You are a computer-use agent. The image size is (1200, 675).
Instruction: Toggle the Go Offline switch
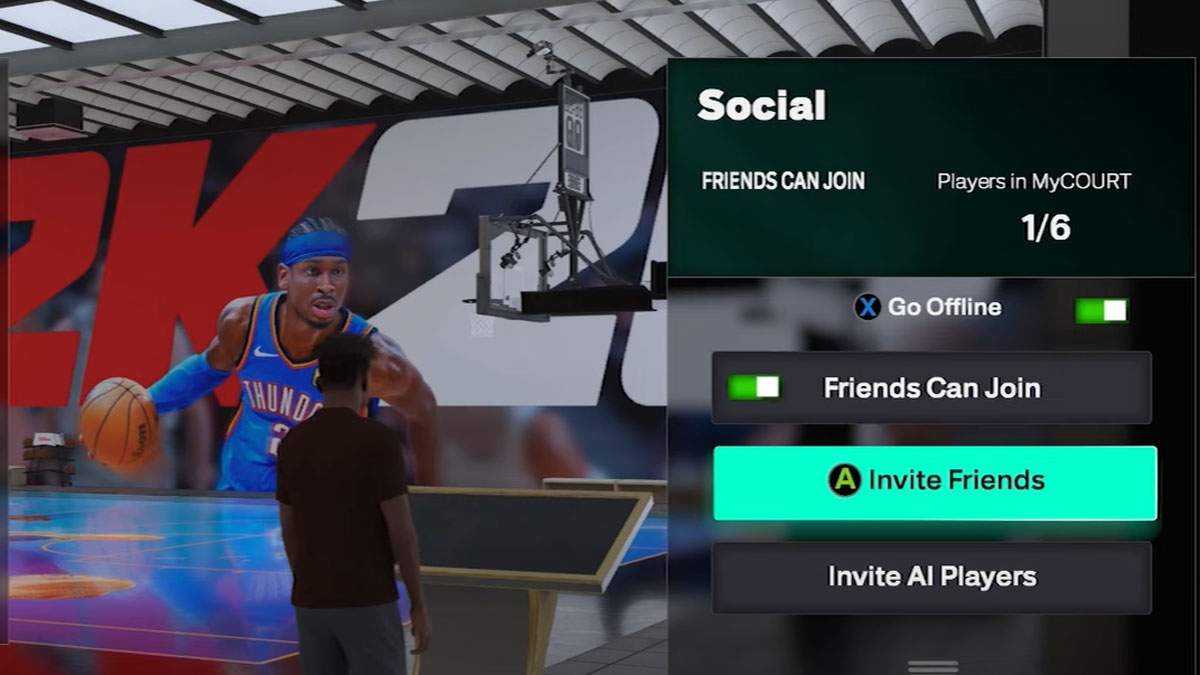click(1101, 310)
